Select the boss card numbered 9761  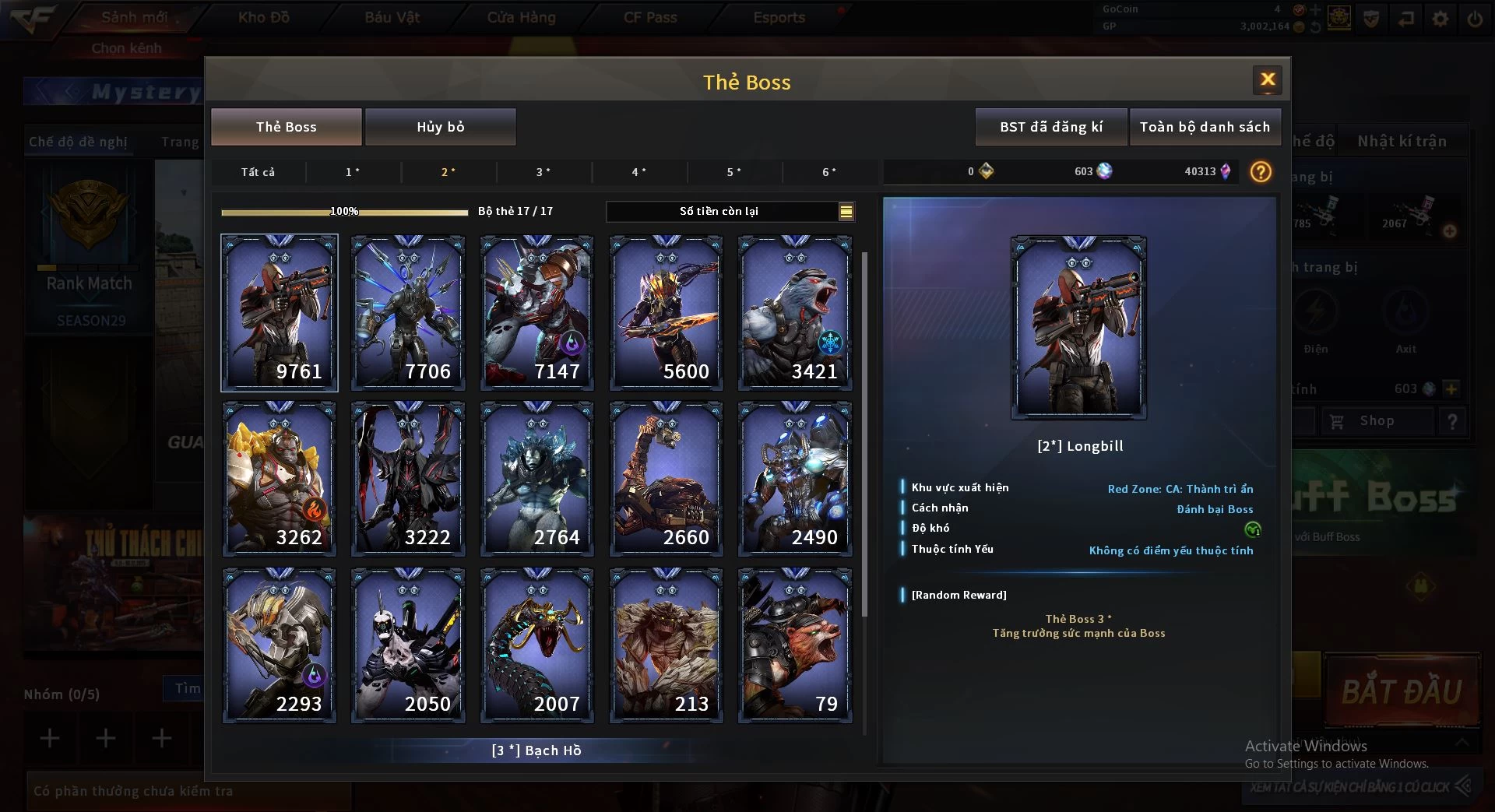tap(280, 313)
